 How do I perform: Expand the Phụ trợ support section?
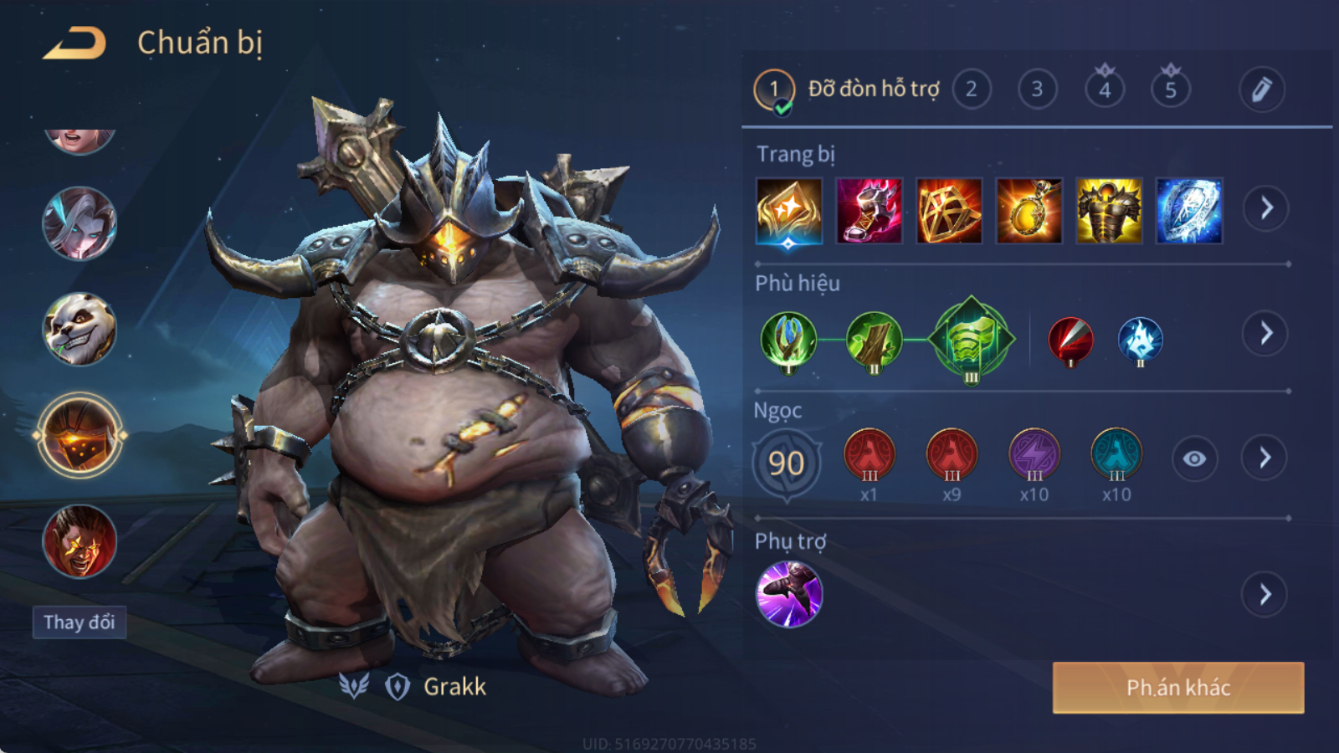pos(1265,594)
